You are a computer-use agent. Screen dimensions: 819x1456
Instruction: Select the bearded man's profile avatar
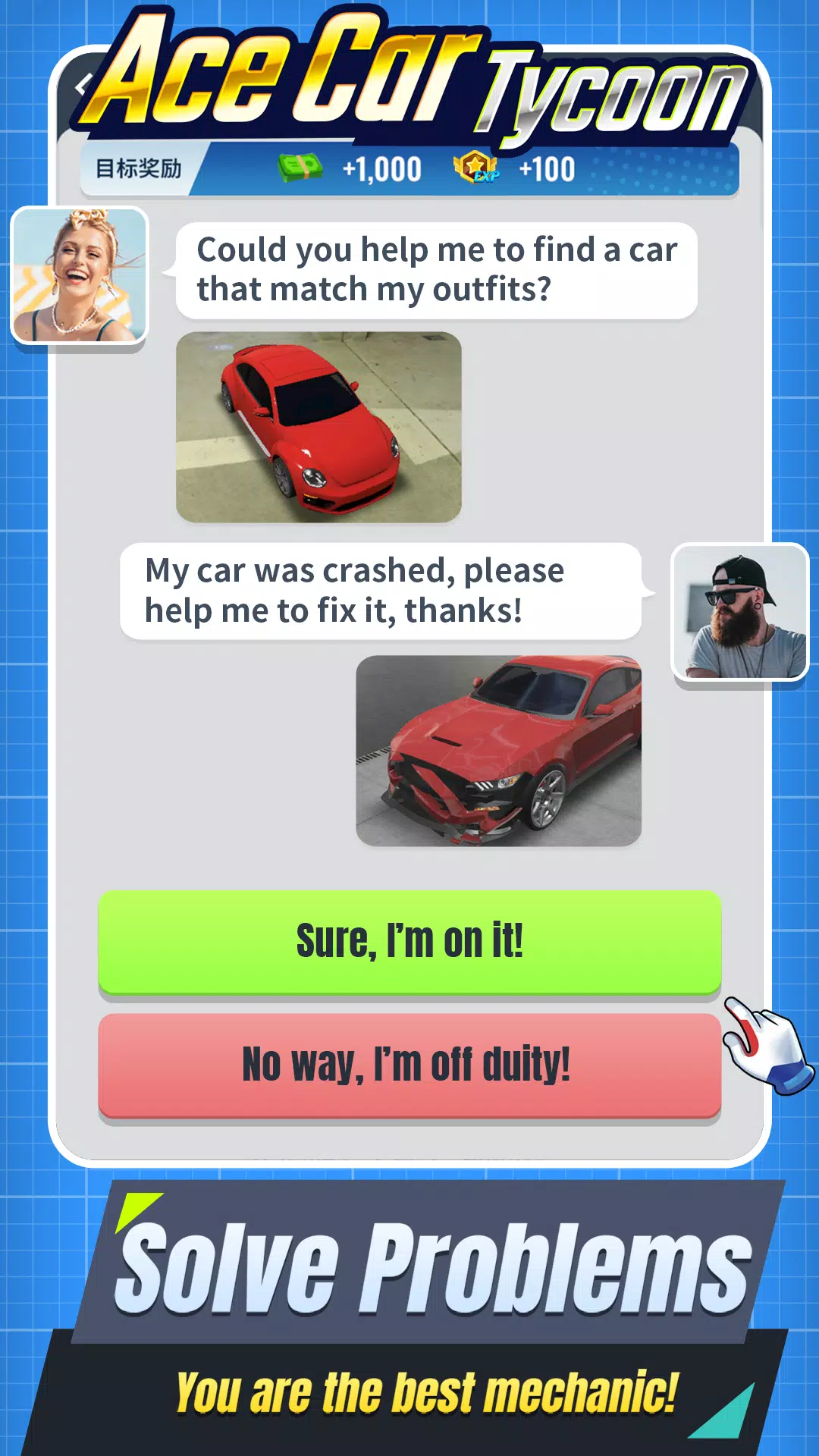click(740, 612)
